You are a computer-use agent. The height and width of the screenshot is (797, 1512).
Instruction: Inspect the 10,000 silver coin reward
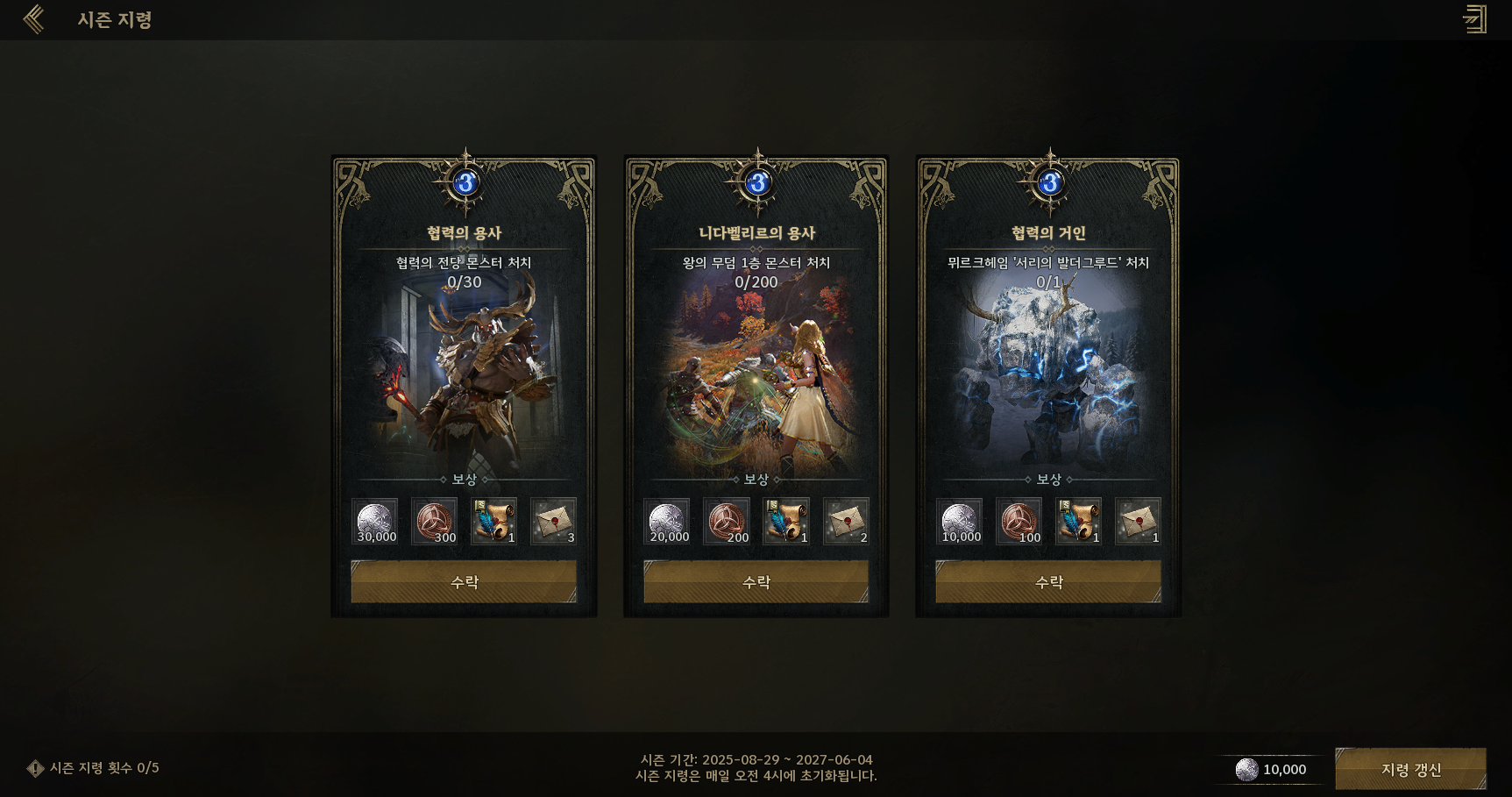pyautogui.click(x=960, y=522)
